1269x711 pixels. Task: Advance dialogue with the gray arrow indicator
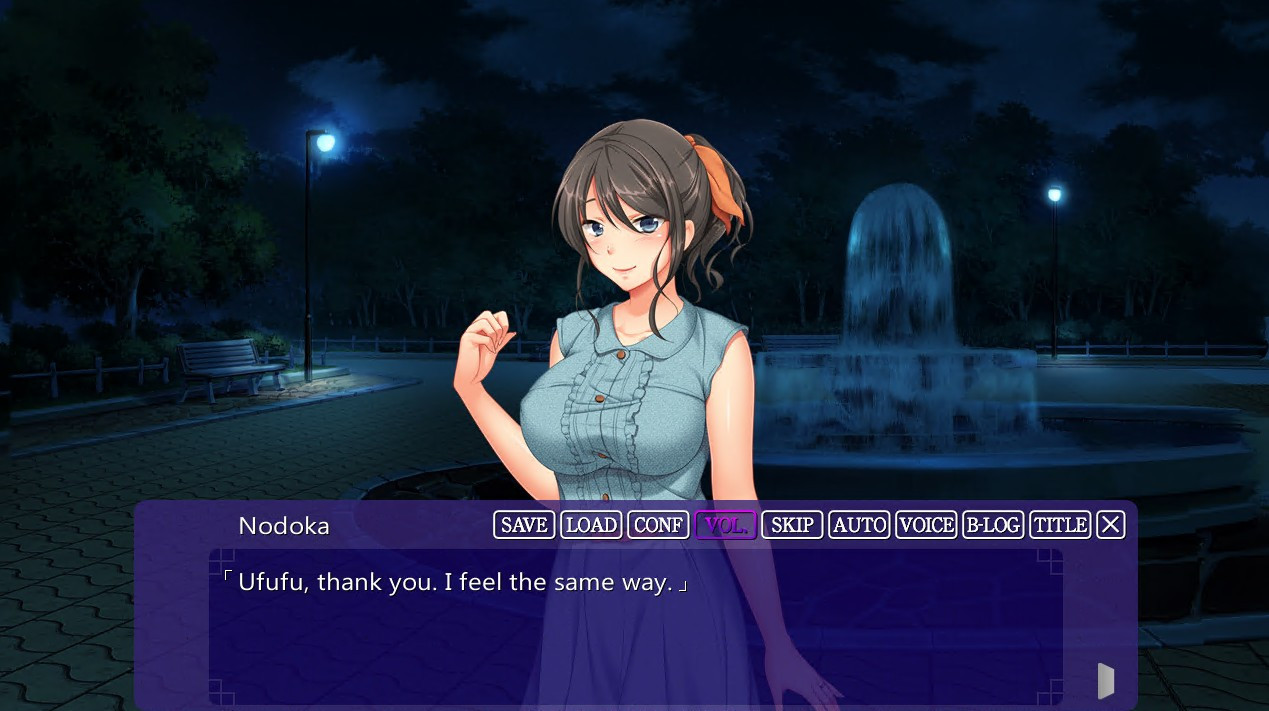click(x=1106, y=681)
